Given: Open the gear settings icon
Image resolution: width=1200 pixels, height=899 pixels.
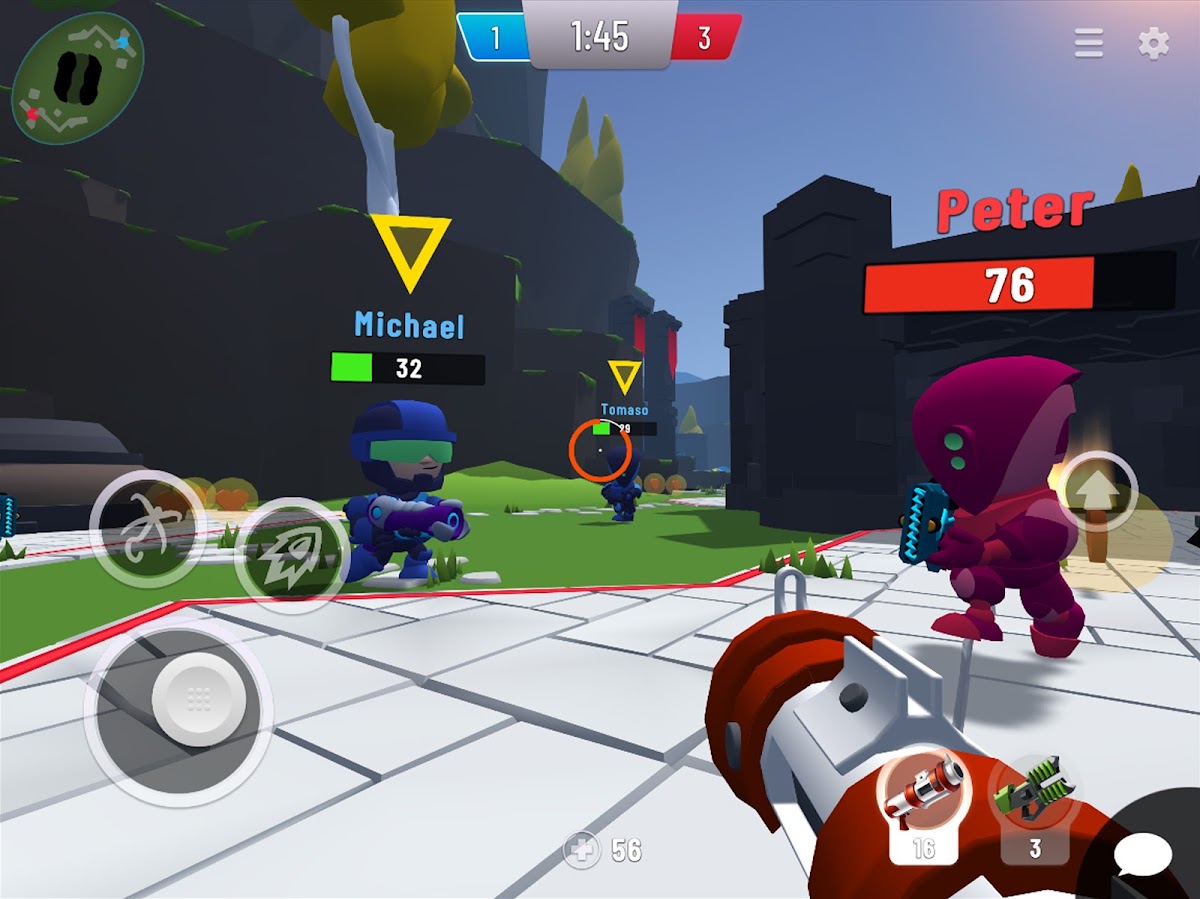Looking at the screenshot, I should (1154, 43).
